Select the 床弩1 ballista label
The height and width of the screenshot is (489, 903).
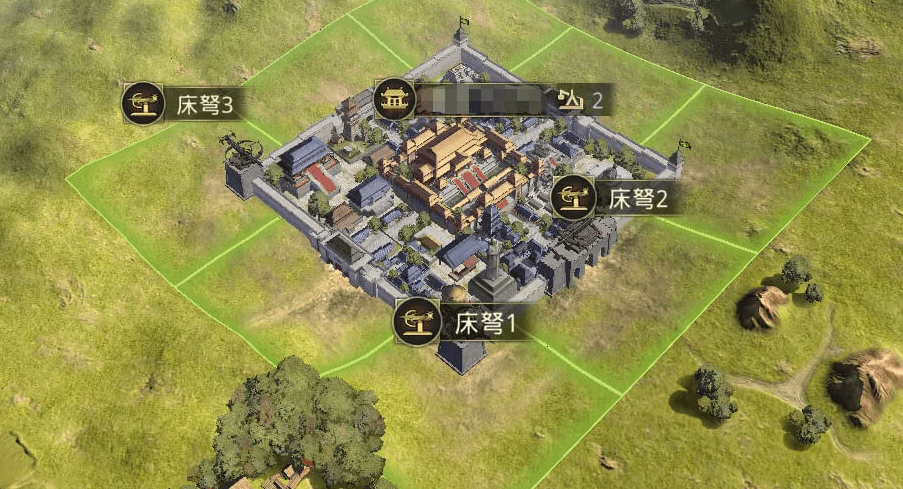click(x=462, y=322)
